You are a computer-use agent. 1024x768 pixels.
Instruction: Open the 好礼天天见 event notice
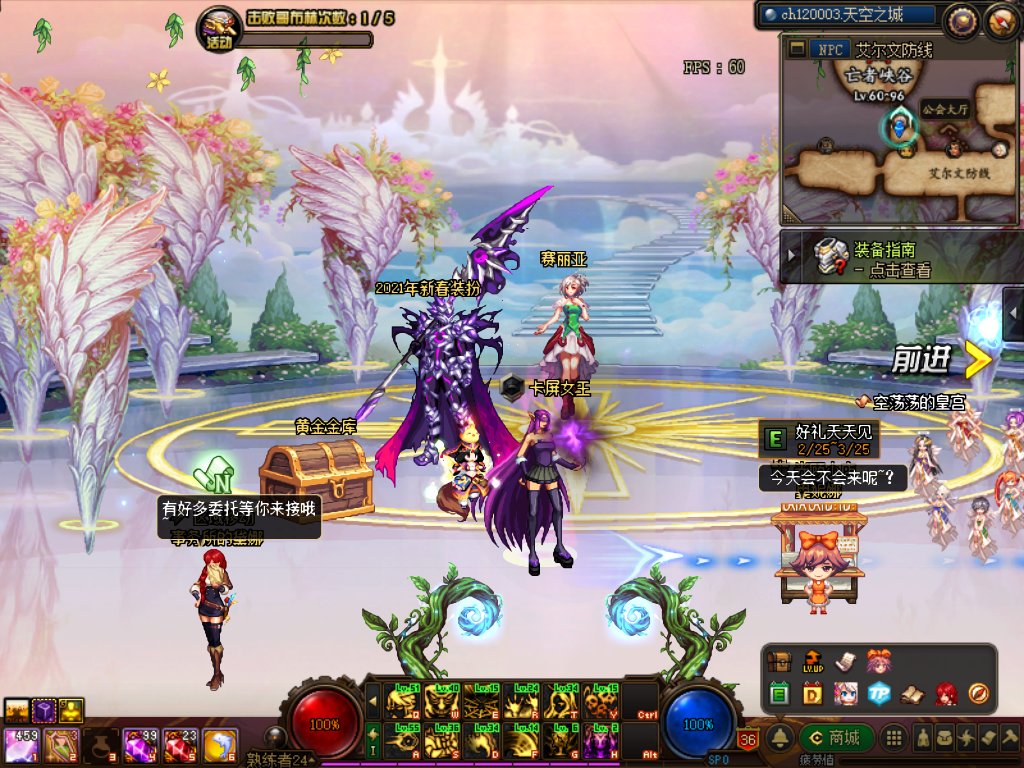(x=820, y=437)
